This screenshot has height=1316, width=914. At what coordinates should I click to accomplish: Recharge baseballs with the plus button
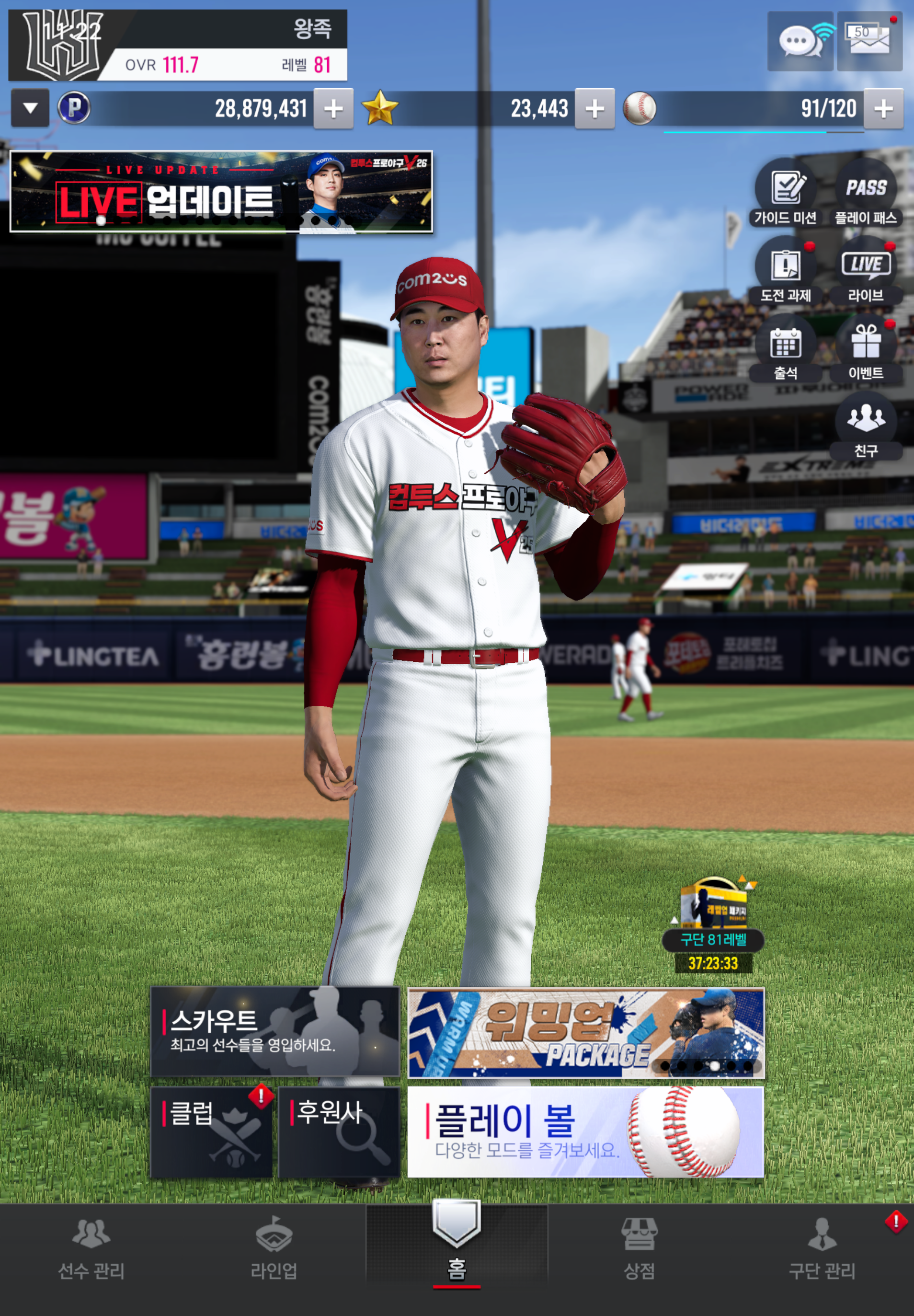(x=883, y=108)
